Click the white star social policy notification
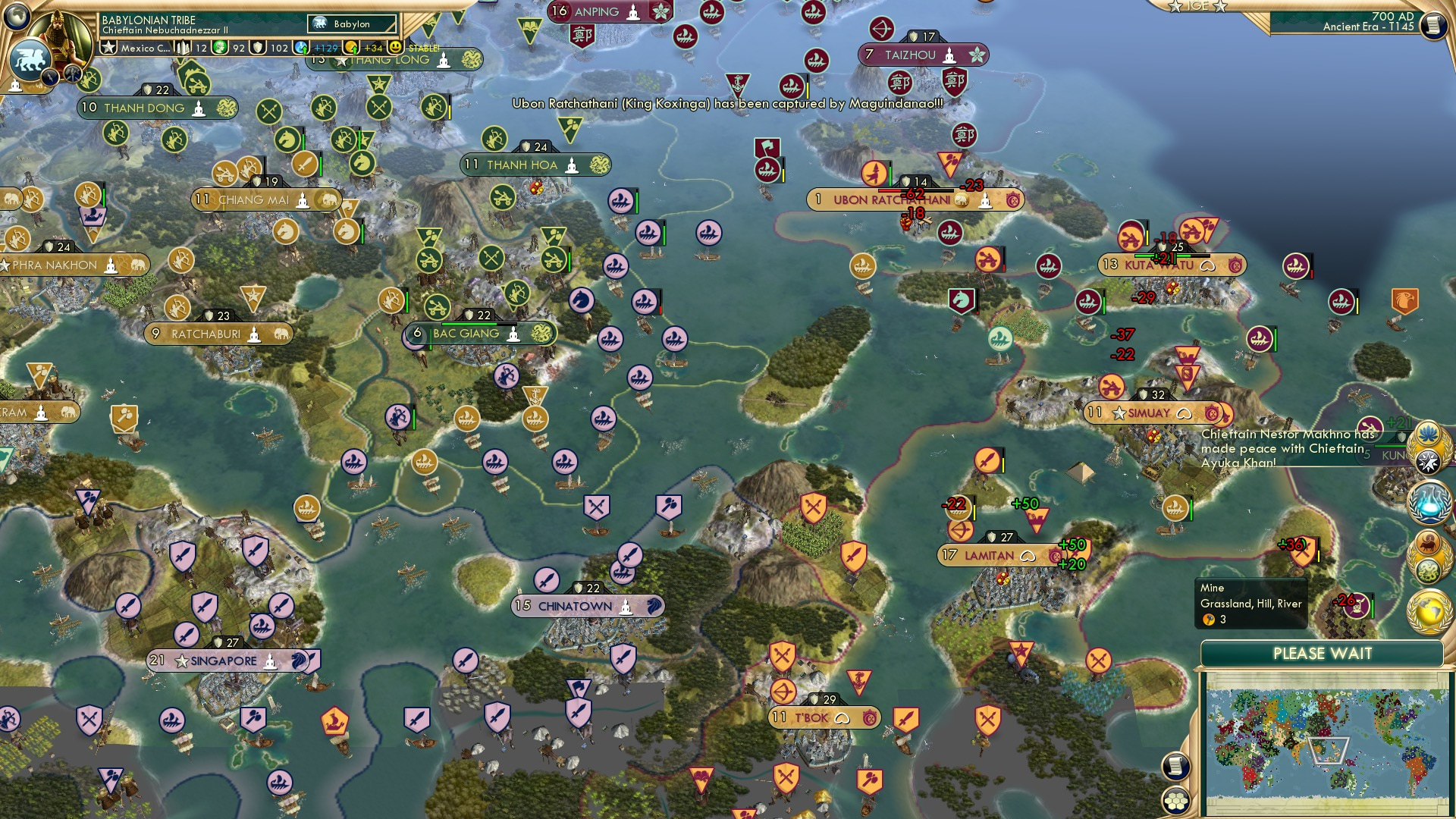 coord(1428,460)
